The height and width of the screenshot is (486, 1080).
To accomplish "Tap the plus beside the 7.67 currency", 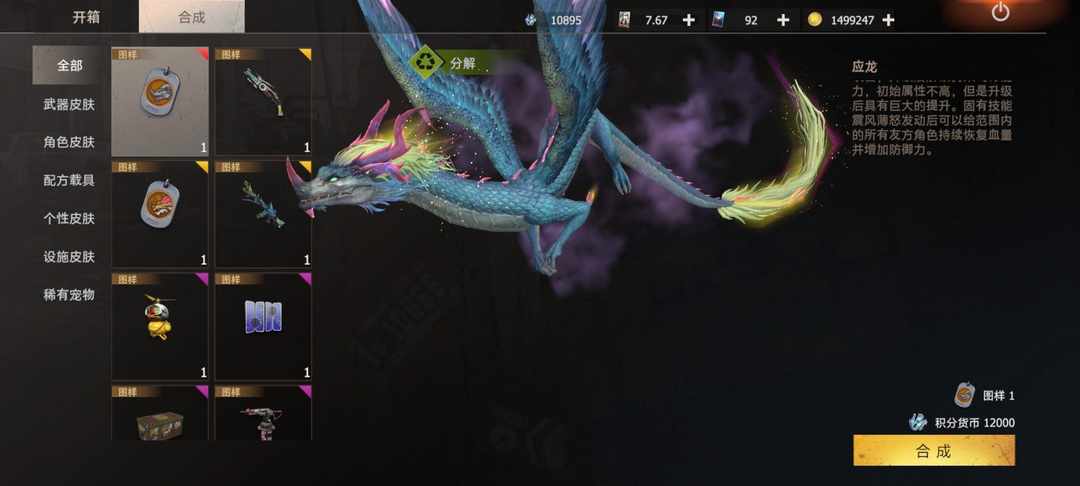I will pos(688,20).
